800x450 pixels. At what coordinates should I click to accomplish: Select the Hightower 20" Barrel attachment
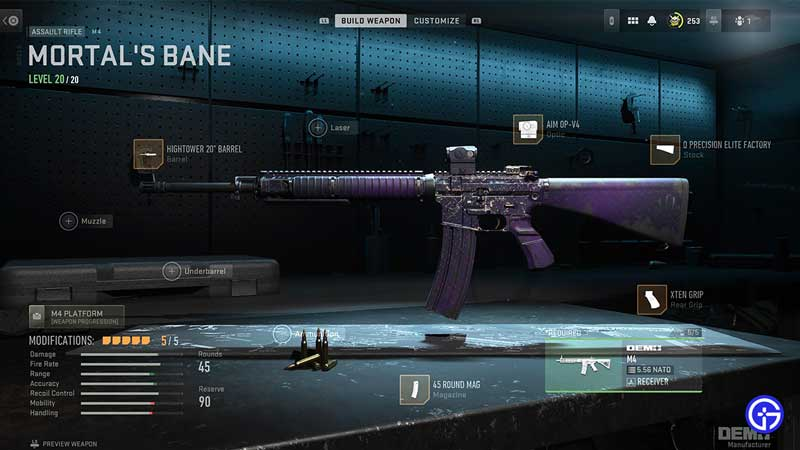148,153
